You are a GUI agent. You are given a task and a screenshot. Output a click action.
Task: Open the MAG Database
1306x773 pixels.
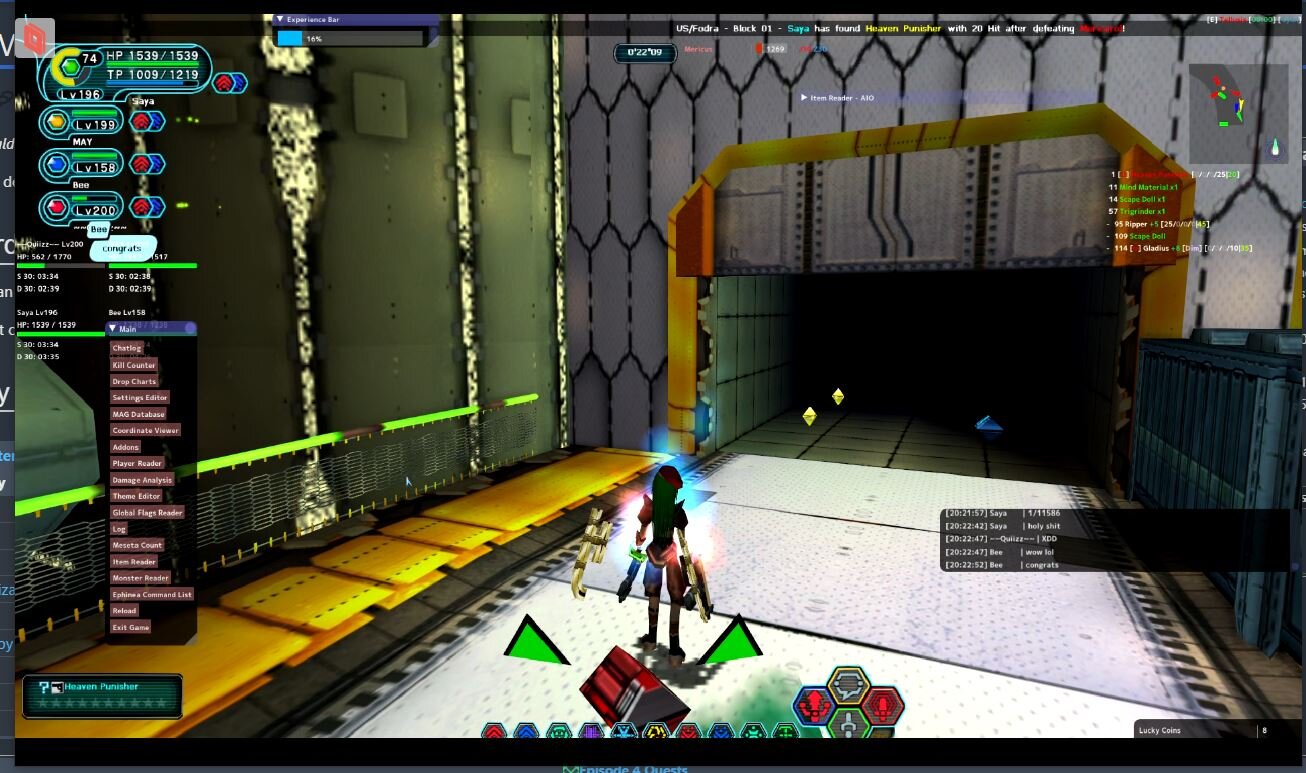[138, 414]
